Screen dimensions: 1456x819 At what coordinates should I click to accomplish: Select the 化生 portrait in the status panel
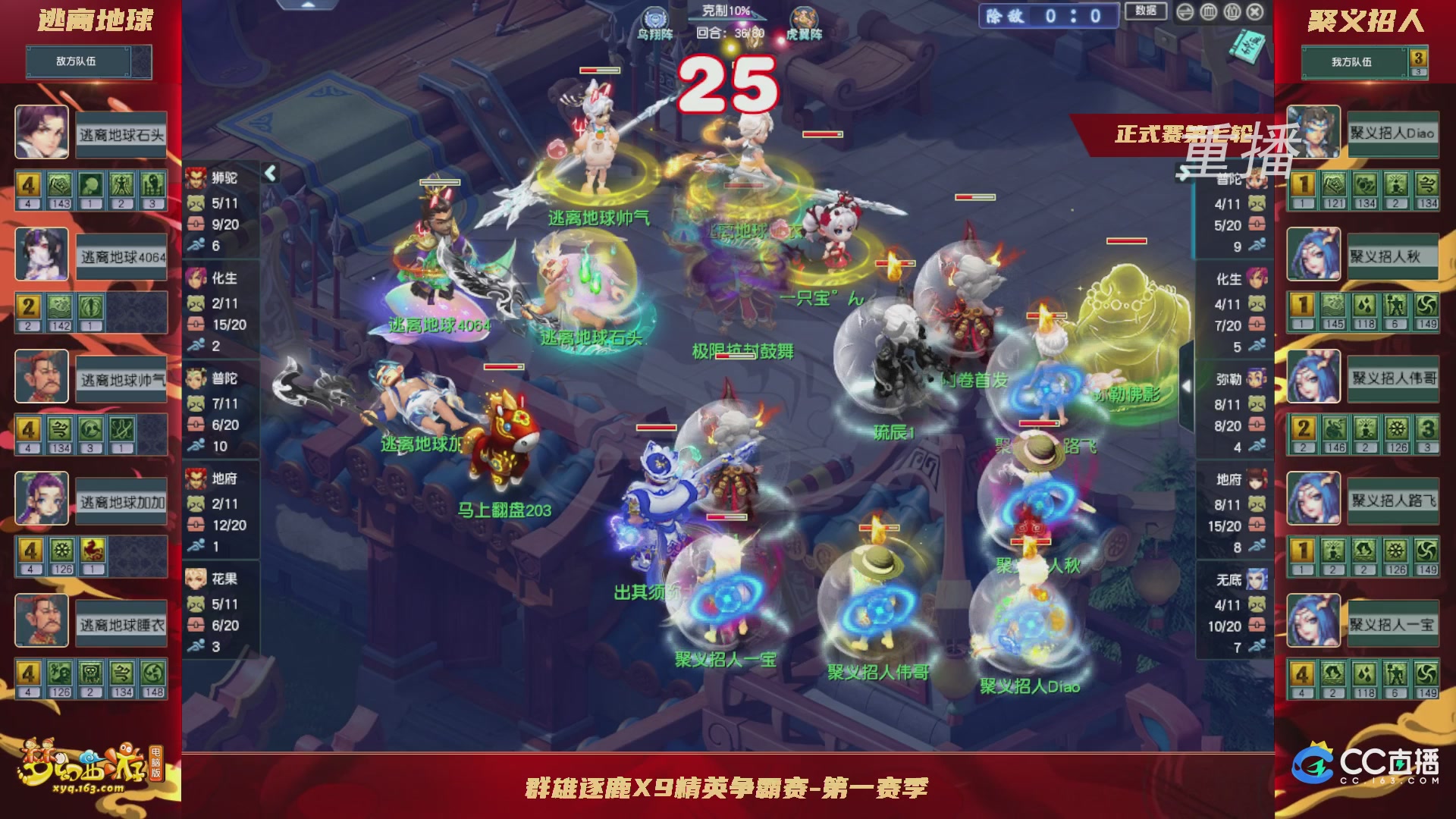click(196, 279)
